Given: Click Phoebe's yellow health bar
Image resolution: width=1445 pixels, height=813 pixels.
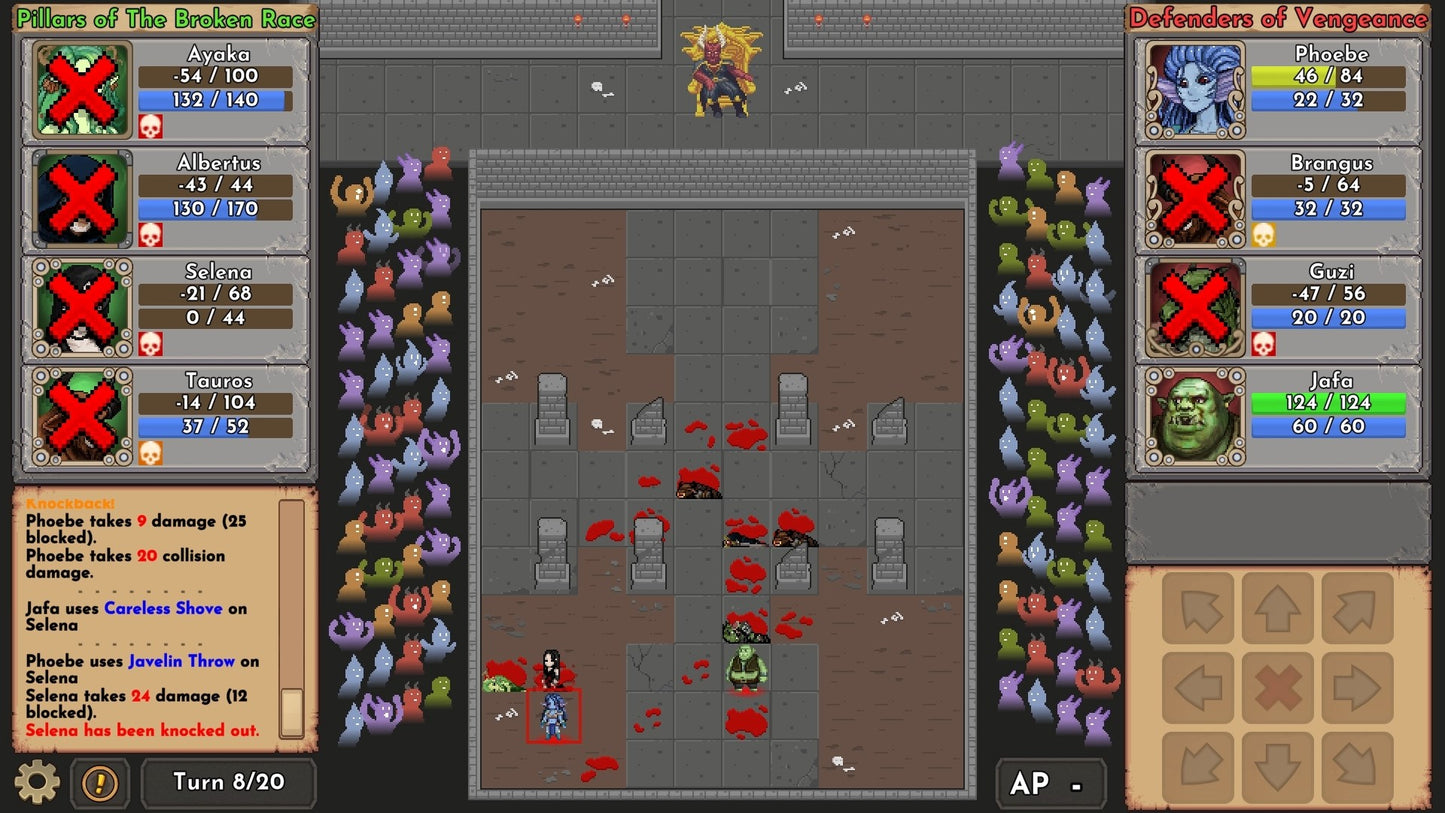Looking at the screenshot, I should (1327, 77).
